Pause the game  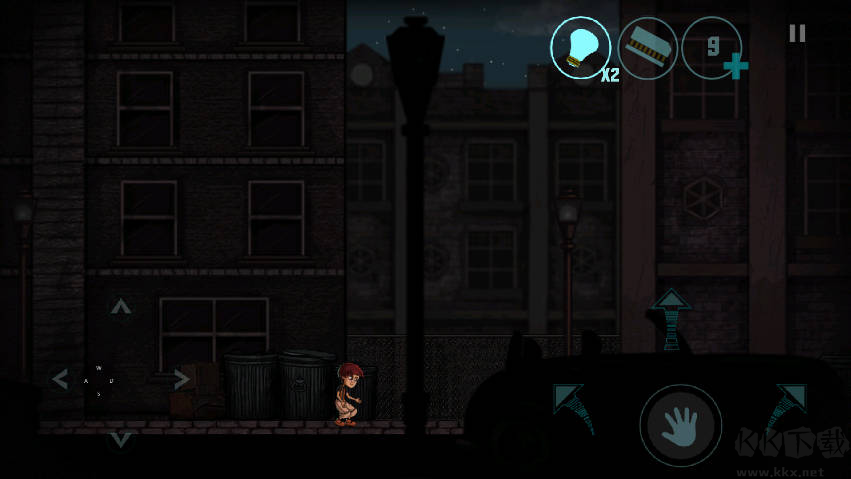tap(797, 33)
